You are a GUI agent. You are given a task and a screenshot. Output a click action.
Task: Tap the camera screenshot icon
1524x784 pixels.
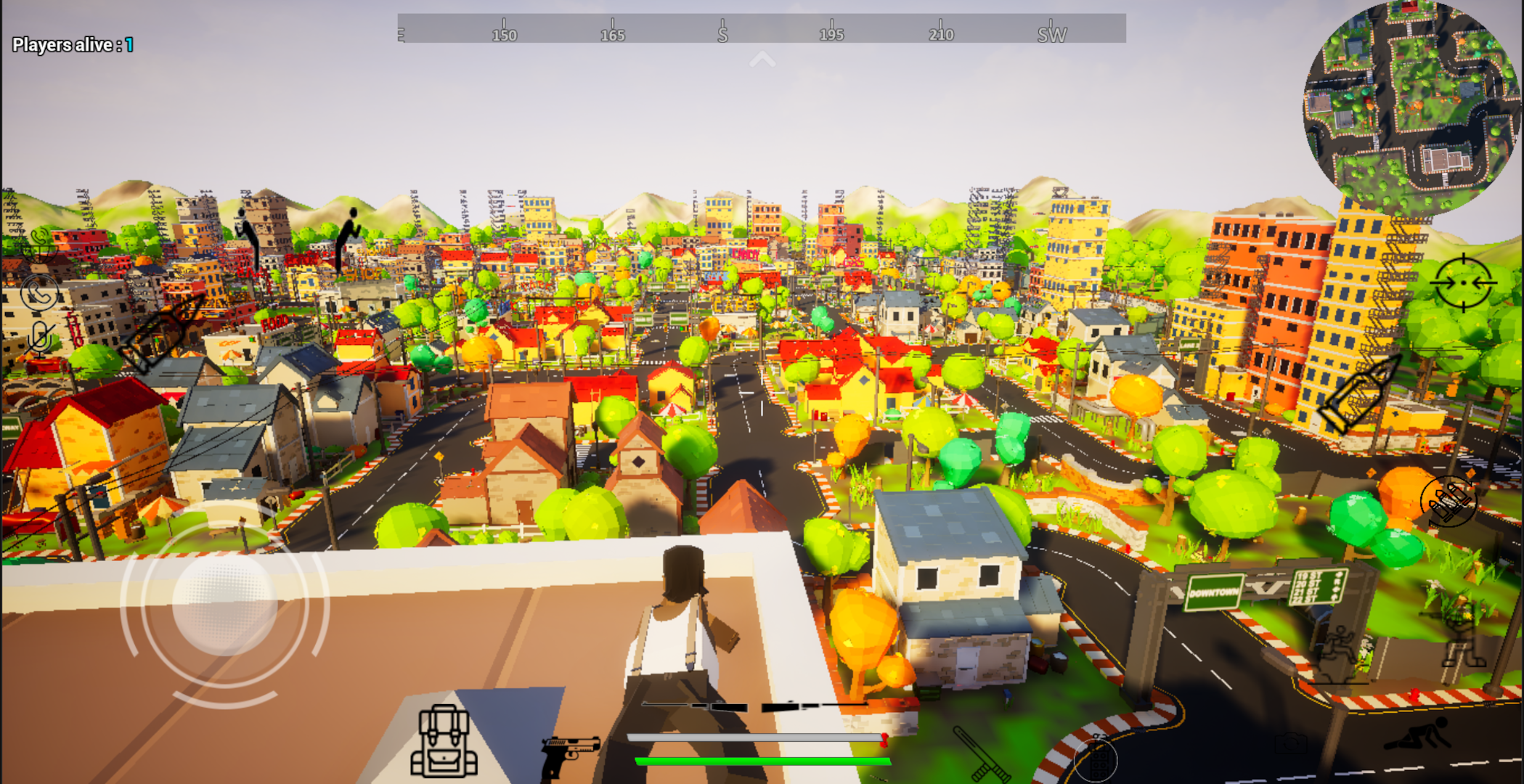1291,743
